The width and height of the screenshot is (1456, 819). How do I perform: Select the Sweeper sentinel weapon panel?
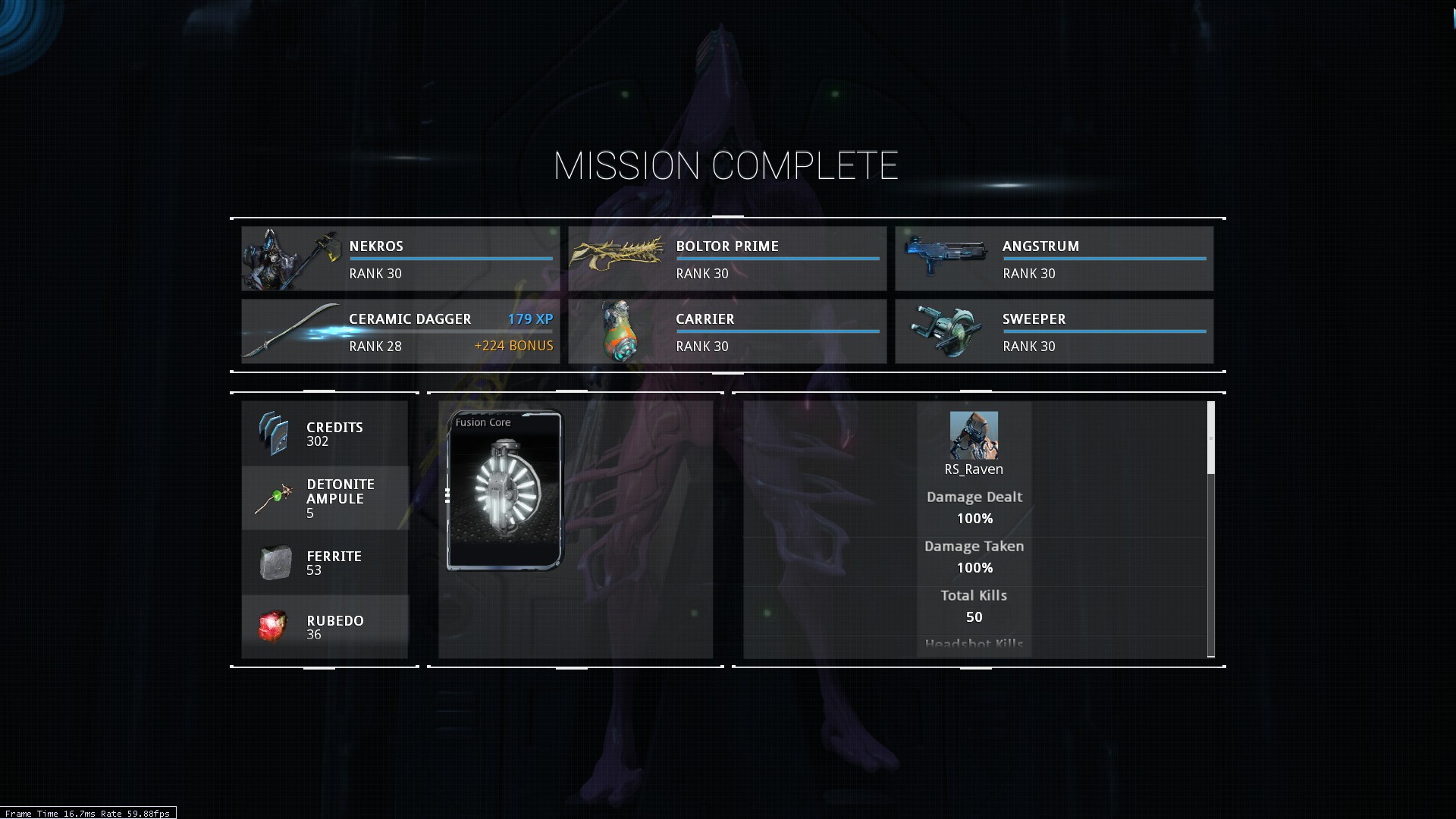point(1054,331)
